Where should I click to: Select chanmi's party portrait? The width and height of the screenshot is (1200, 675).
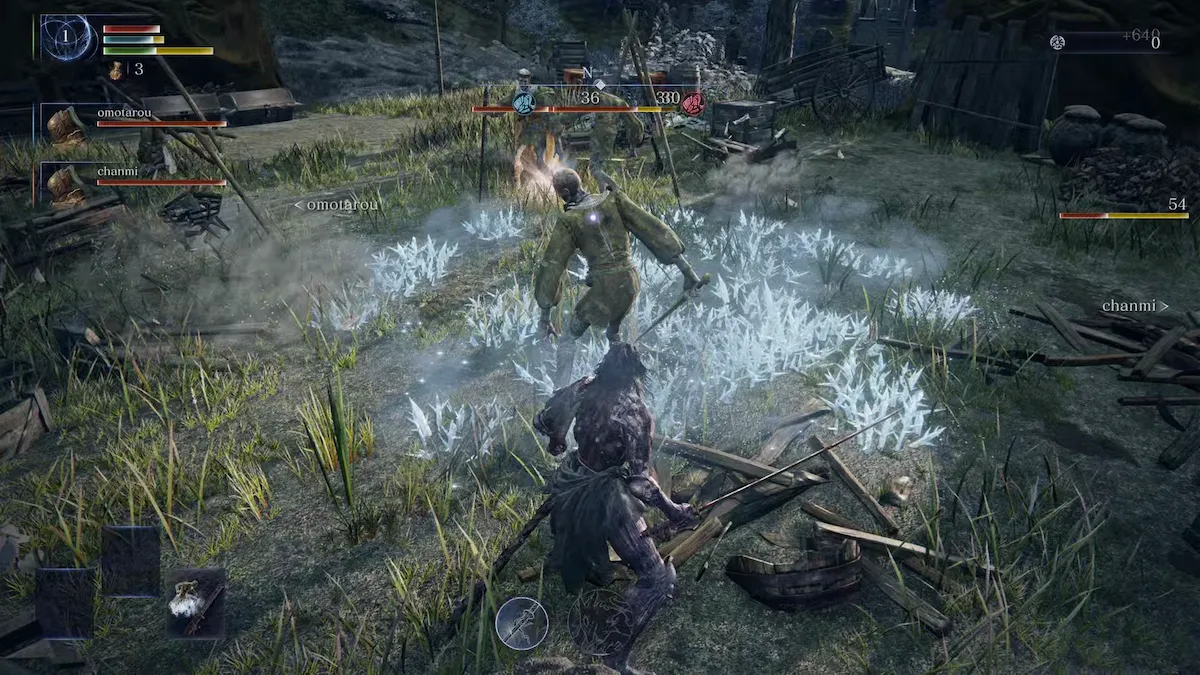coord(67,185)
